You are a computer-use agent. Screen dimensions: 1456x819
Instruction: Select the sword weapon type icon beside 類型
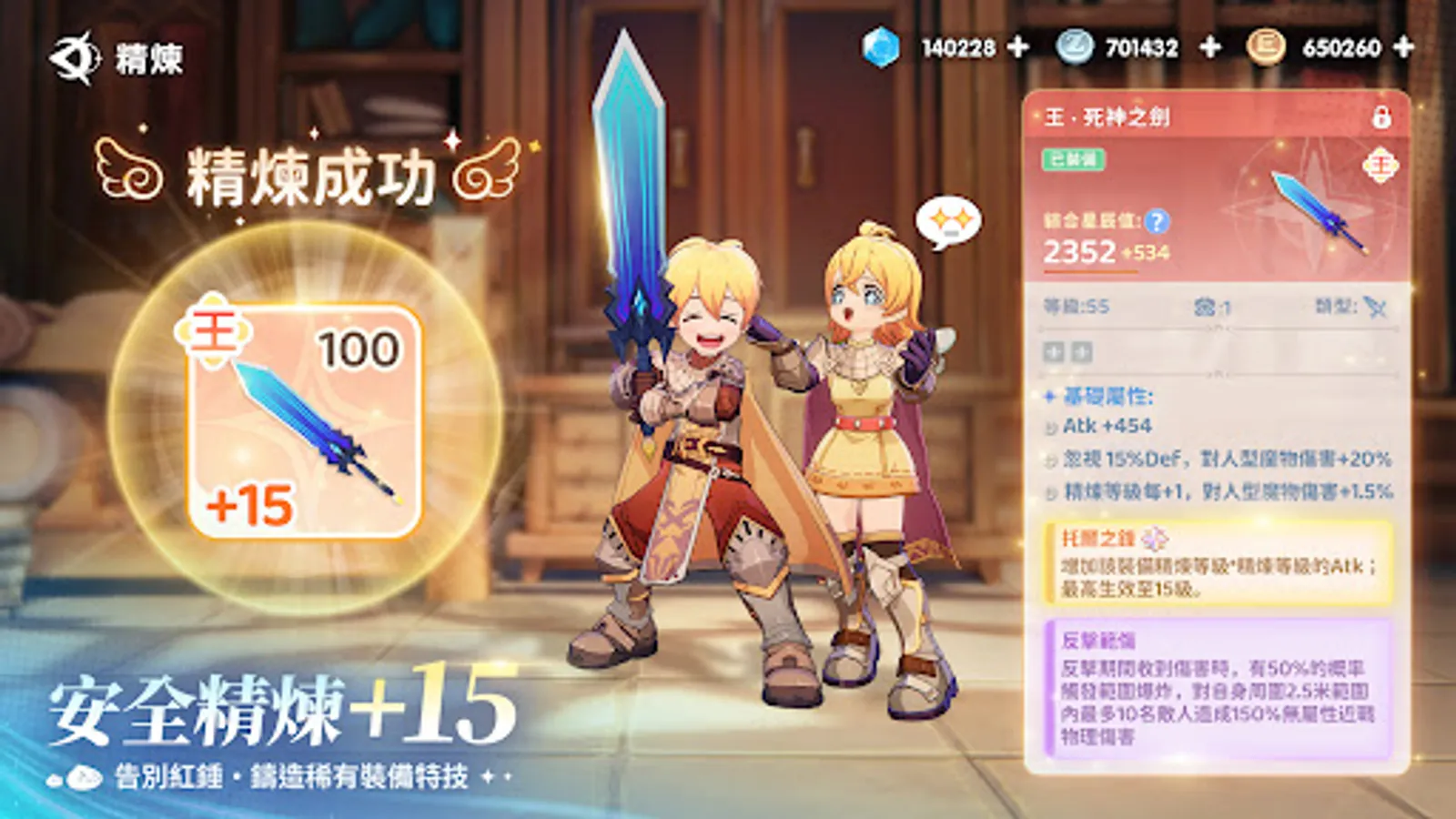point(1374,308)
